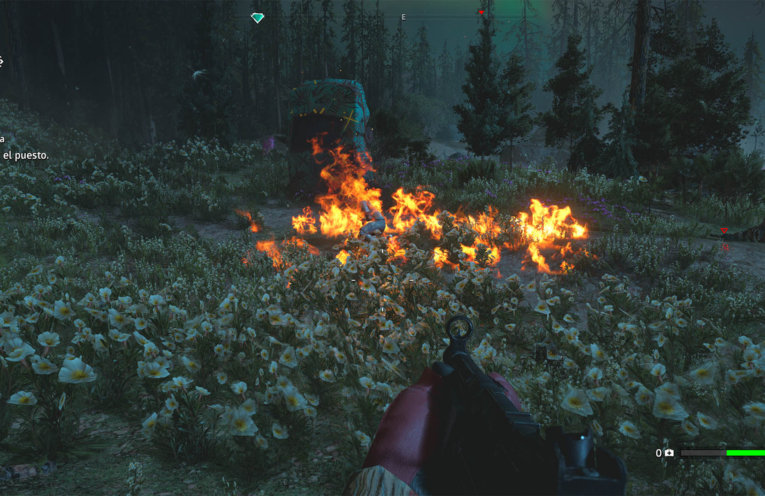This screenshot has height=496, width=765.
Task: Select the red enemy marker on the compass
Action: [x=481, y=13]
